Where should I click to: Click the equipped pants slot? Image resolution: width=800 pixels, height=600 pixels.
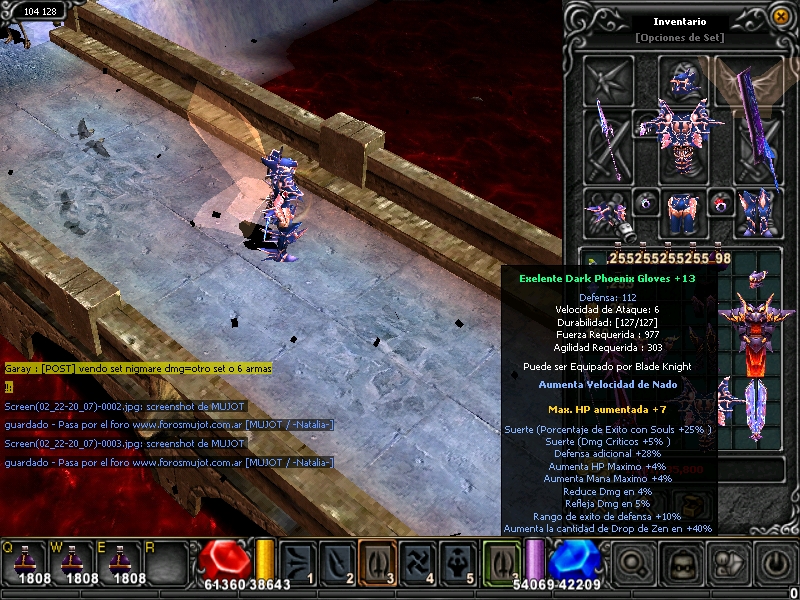coord(682,210)
